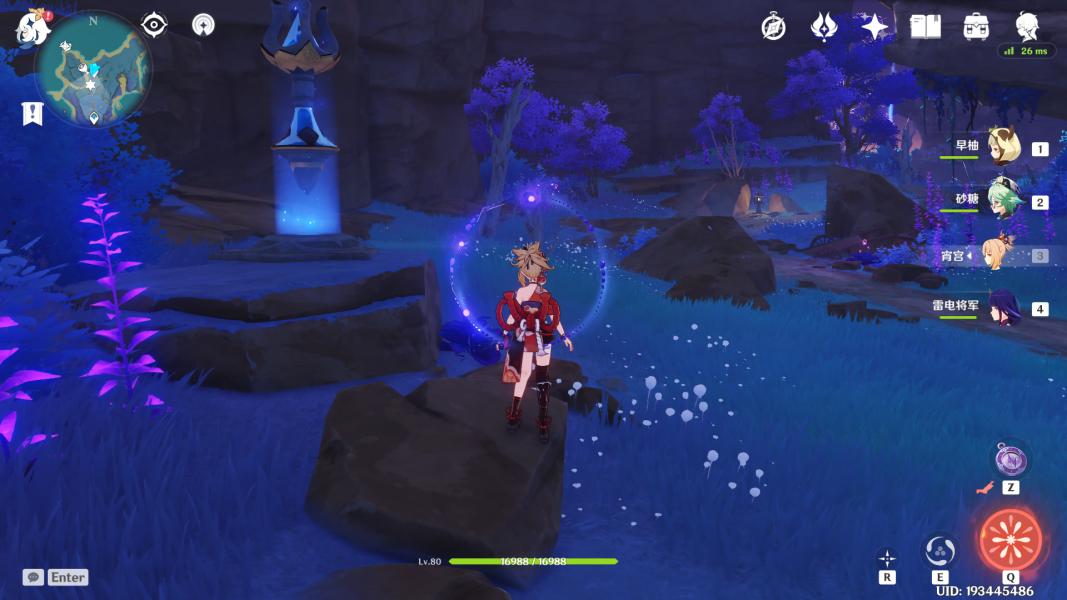1067x600 pixels.
Task: Select active character 宵宫
Action: (x=1000, y=254)
